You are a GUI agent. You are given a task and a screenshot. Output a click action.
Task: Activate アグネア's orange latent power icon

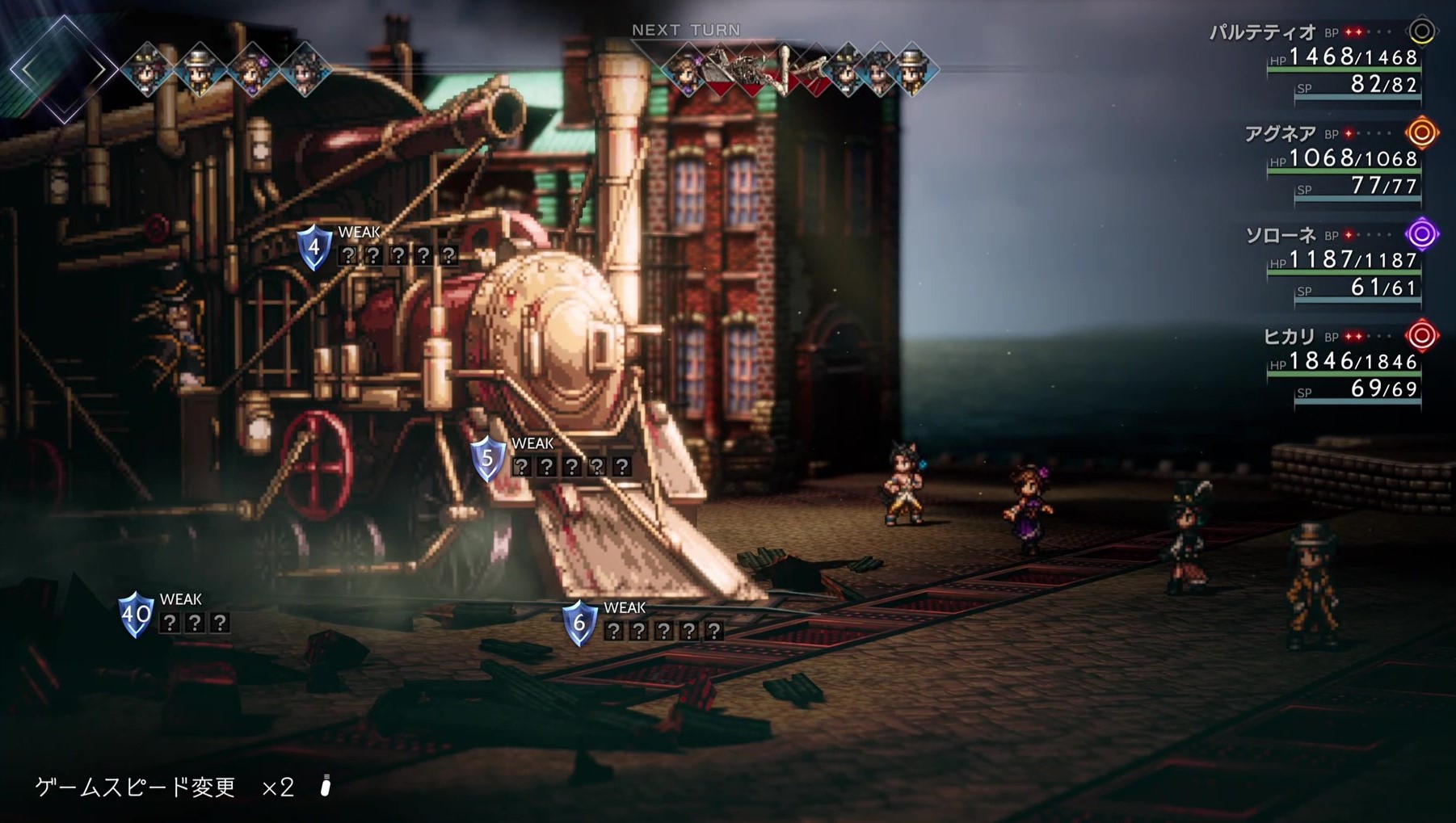[1421, 132]
